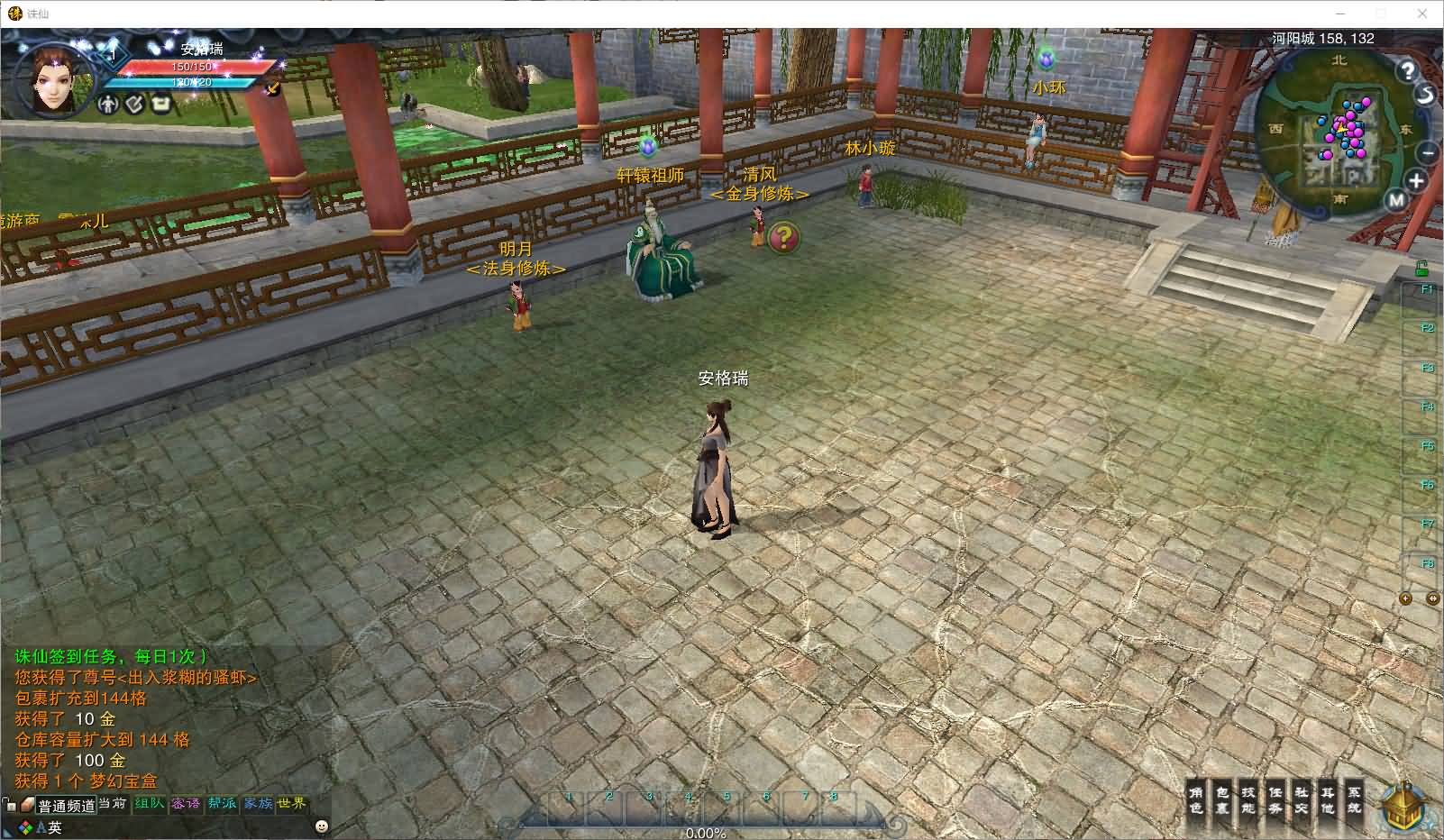Open the chat emoji smiley picker

(322, 826)
